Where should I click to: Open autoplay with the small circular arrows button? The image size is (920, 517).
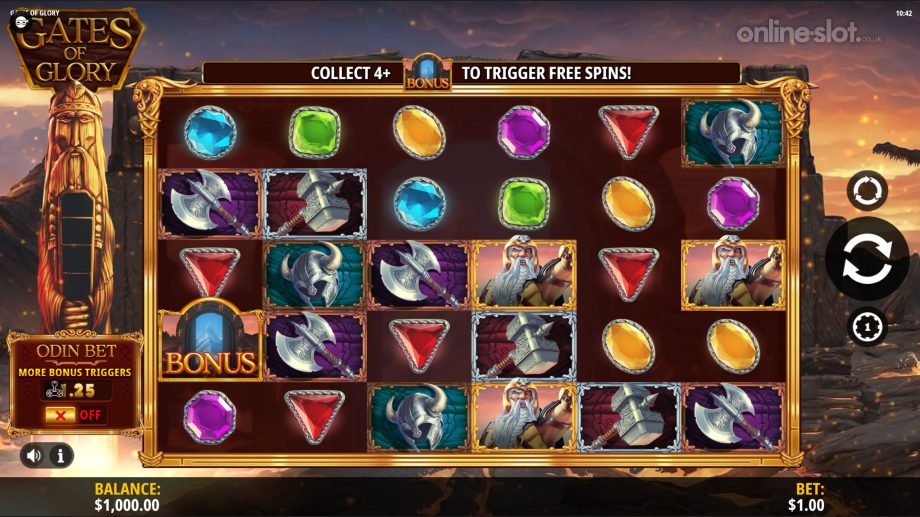[x=866, y=190]
